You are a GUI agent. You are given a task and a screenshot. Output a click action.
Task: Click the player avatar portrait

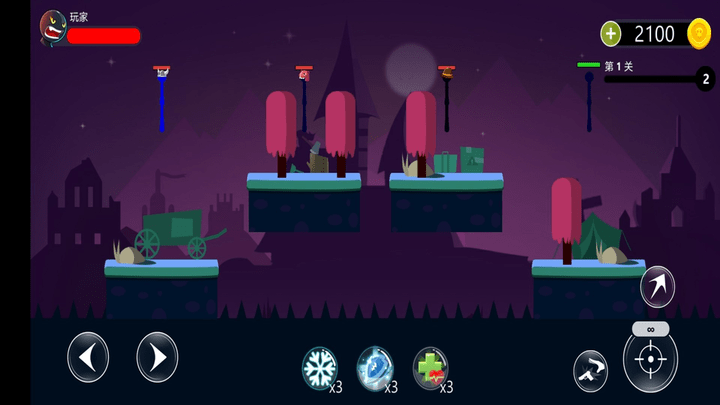(x=53, y=30)
